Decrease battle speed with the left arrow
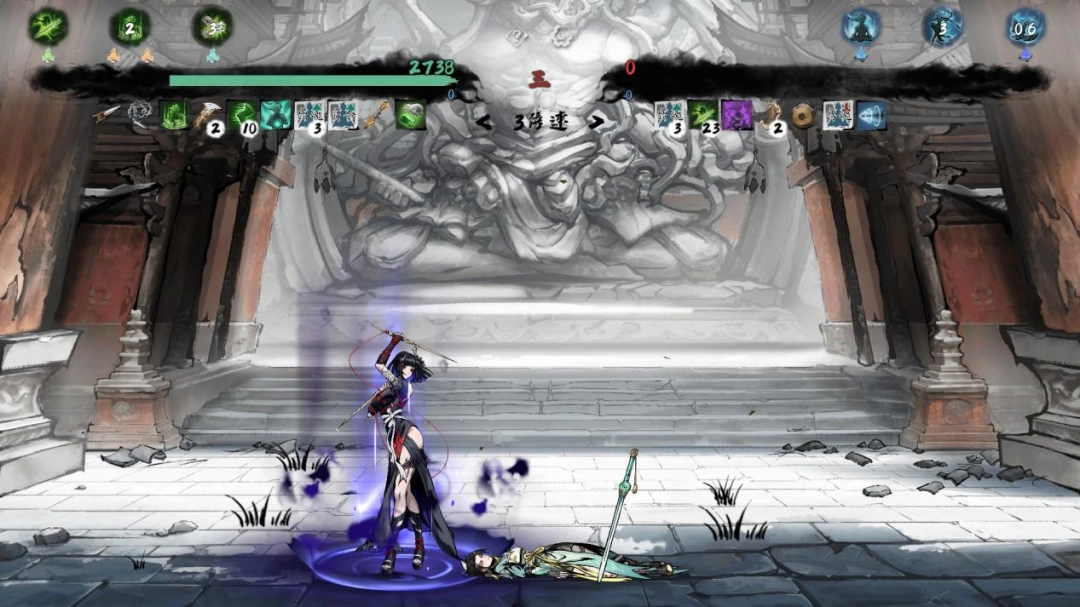 pyautogui.click(x=485, y=122)
